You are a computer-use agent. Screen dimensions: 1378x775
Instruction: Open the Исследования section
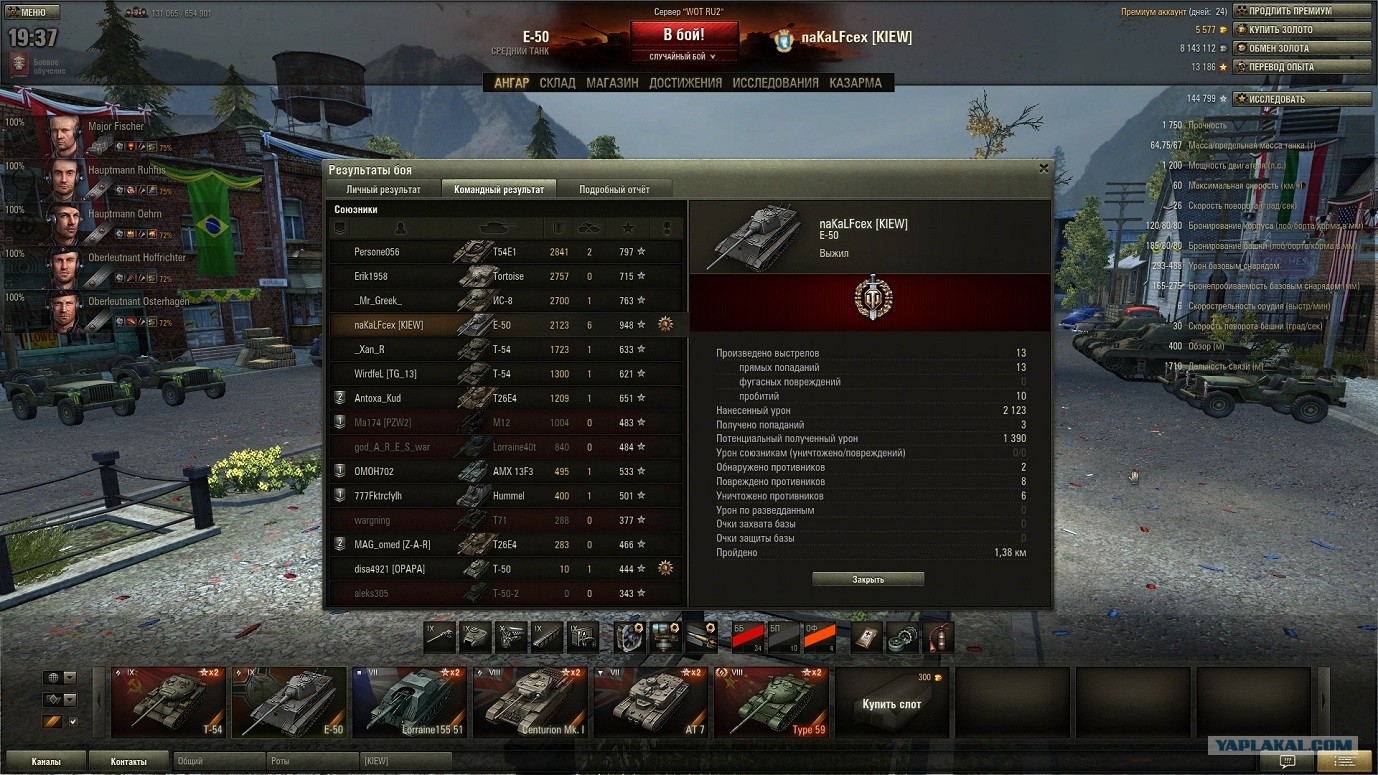click(x=775, y=83)
